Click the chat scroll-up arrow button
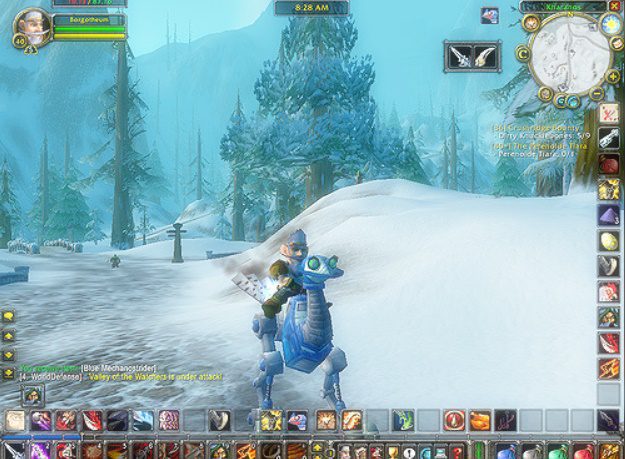625x459 pixels. click(8, 335)
